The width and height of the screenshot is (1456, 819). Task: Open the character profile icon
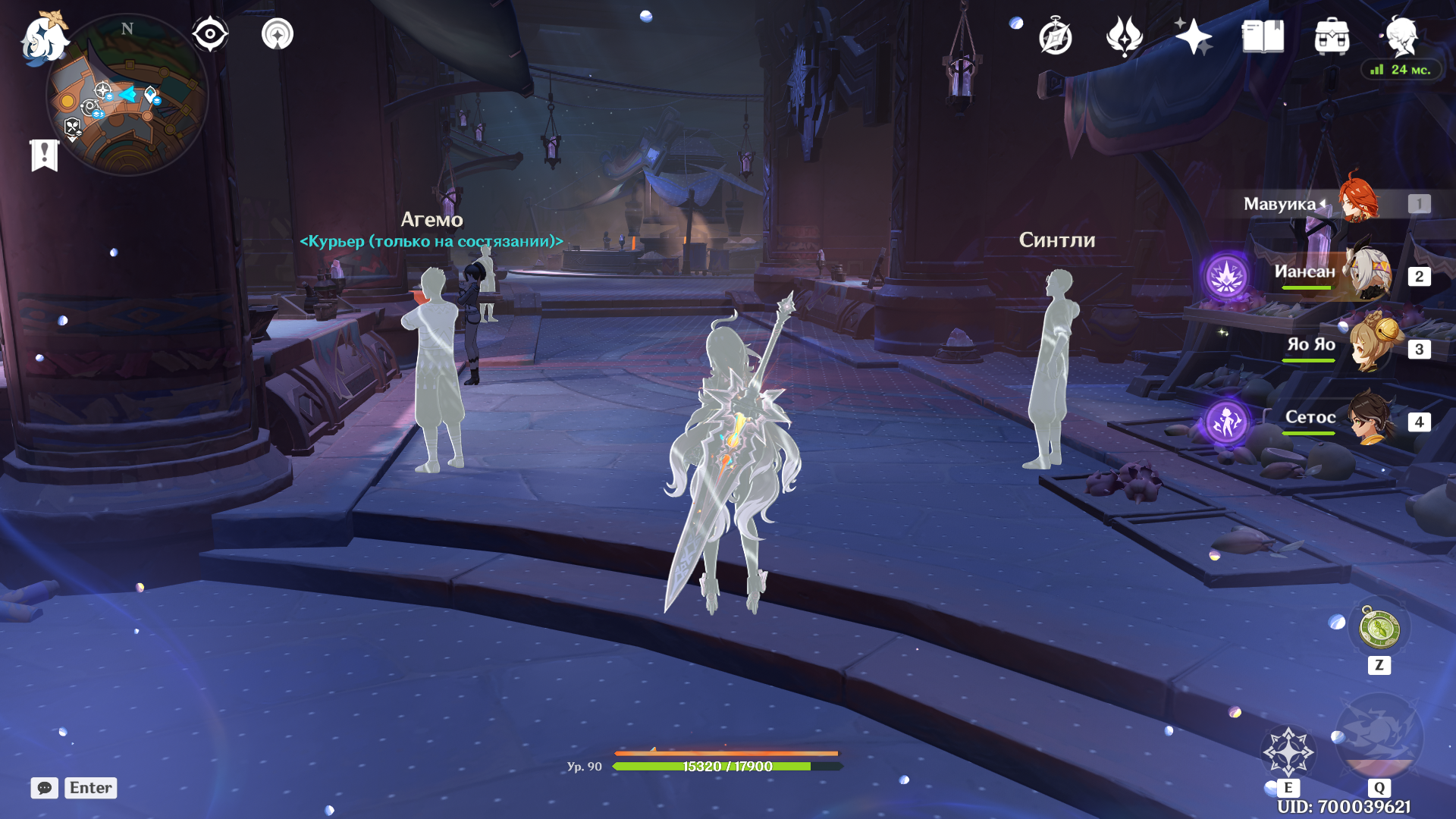pos(1401,35)
